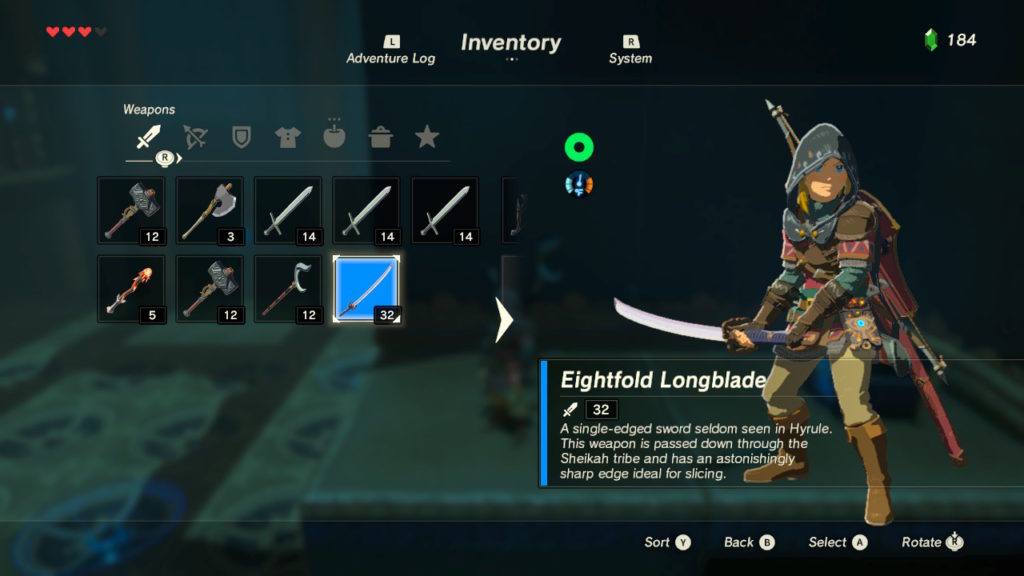1024x576 pixels.
Task: Go to the key items star tab
Action: pyautogui.click(x=427, y=137)
